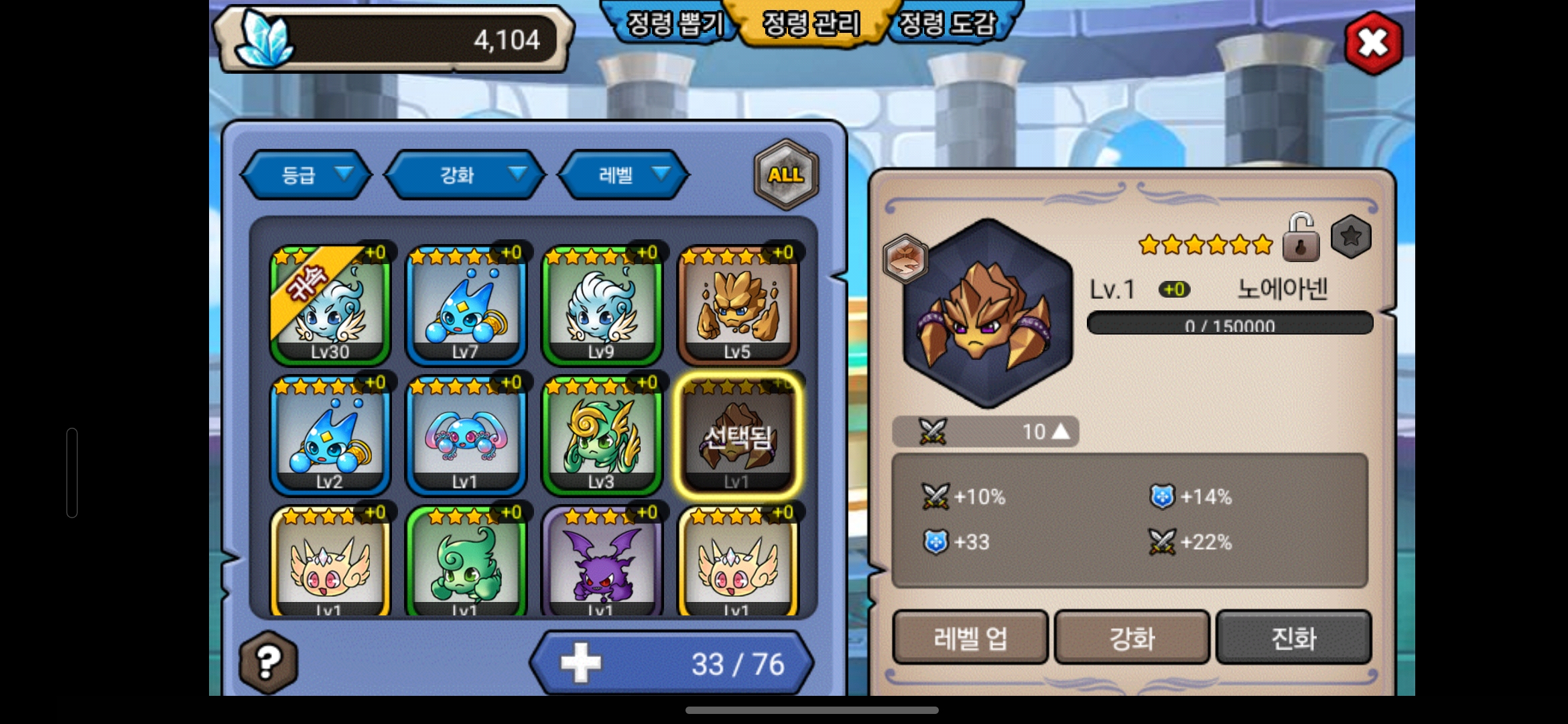Screen dimensions: 1568x724
Task: Toggle the ALL filter hexagon
Action: click(x=785, y=175)
